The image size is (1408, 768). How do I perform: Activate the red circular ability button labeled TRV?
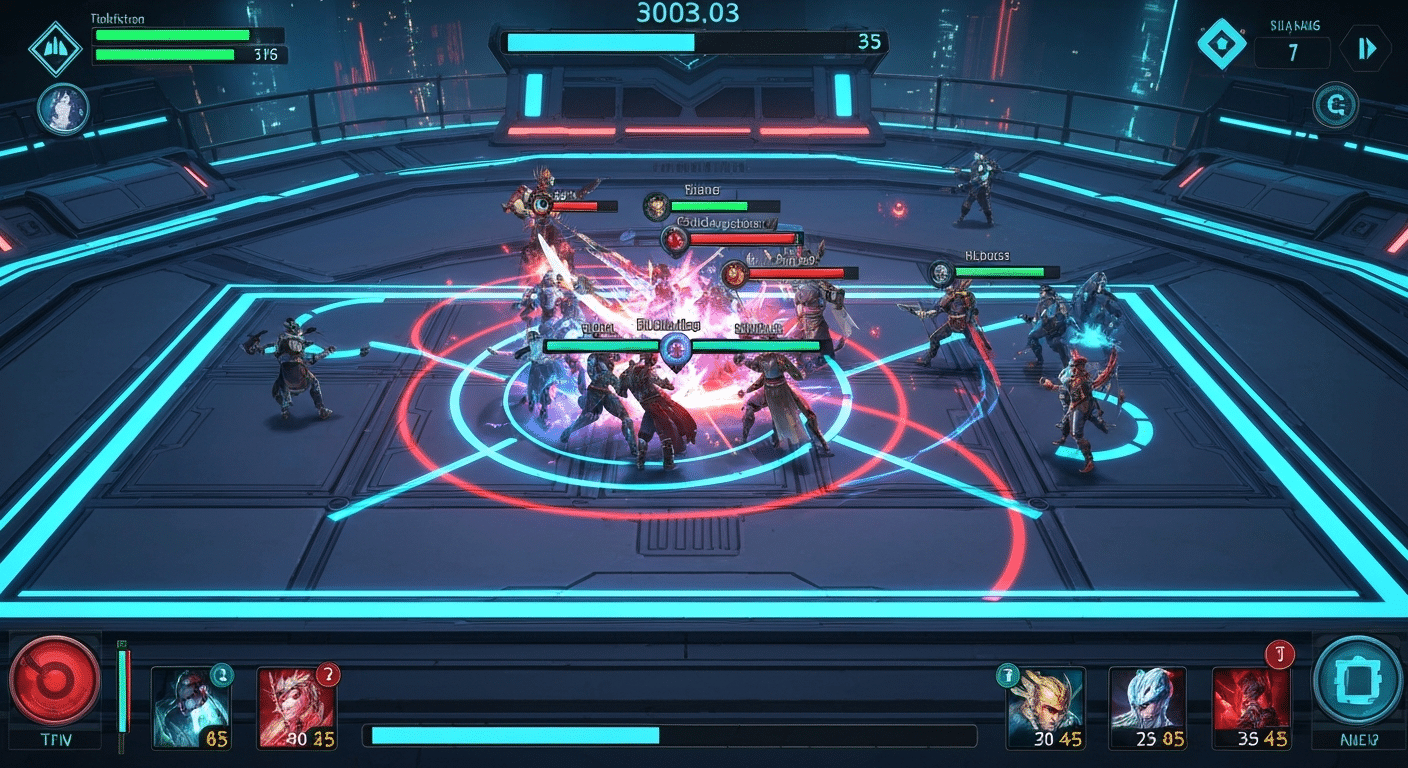coord(57,684)
